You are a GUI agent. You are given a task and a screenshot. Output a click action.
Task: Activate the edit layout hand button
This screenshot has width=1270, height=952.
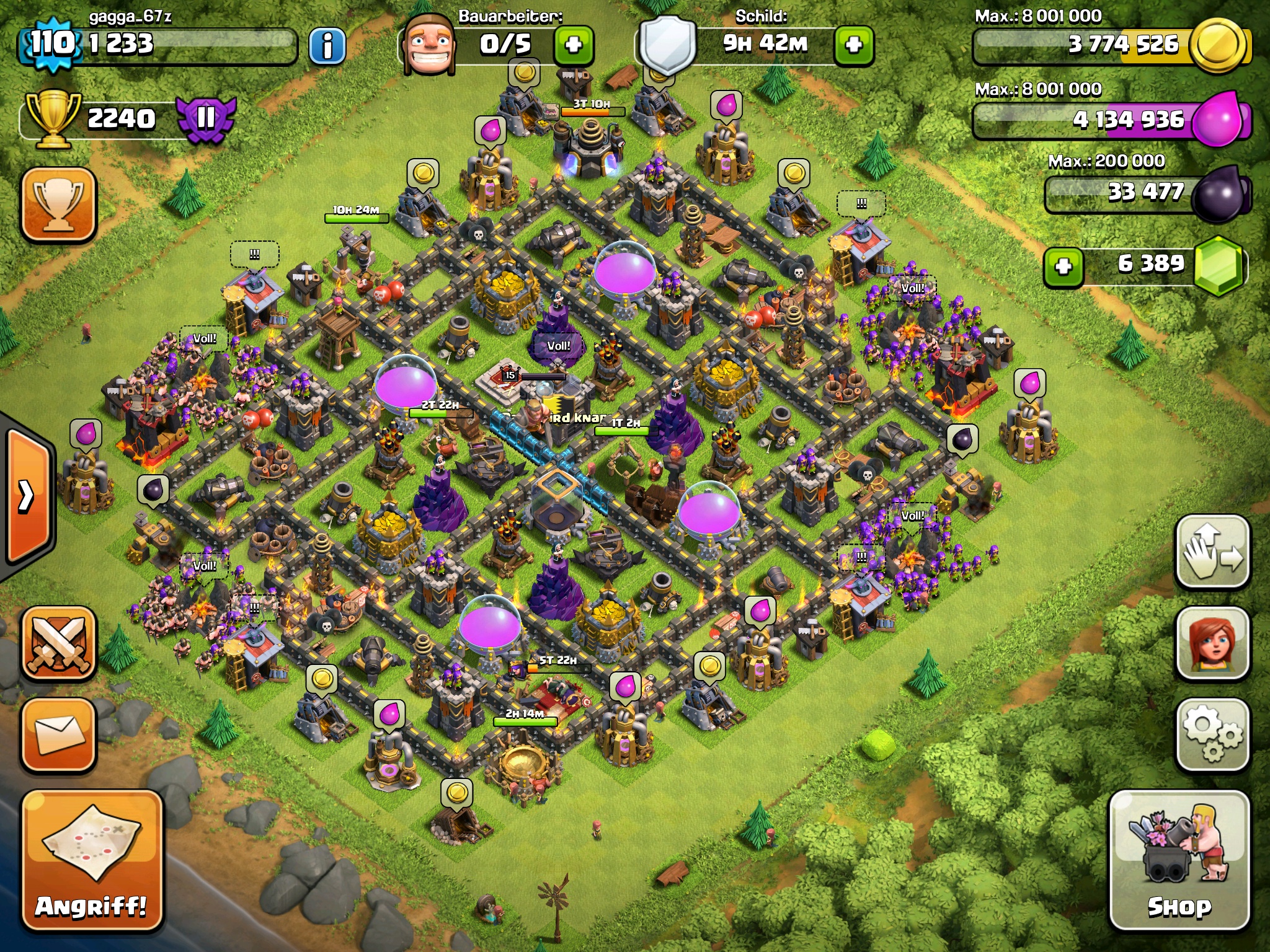[1212, 551]
